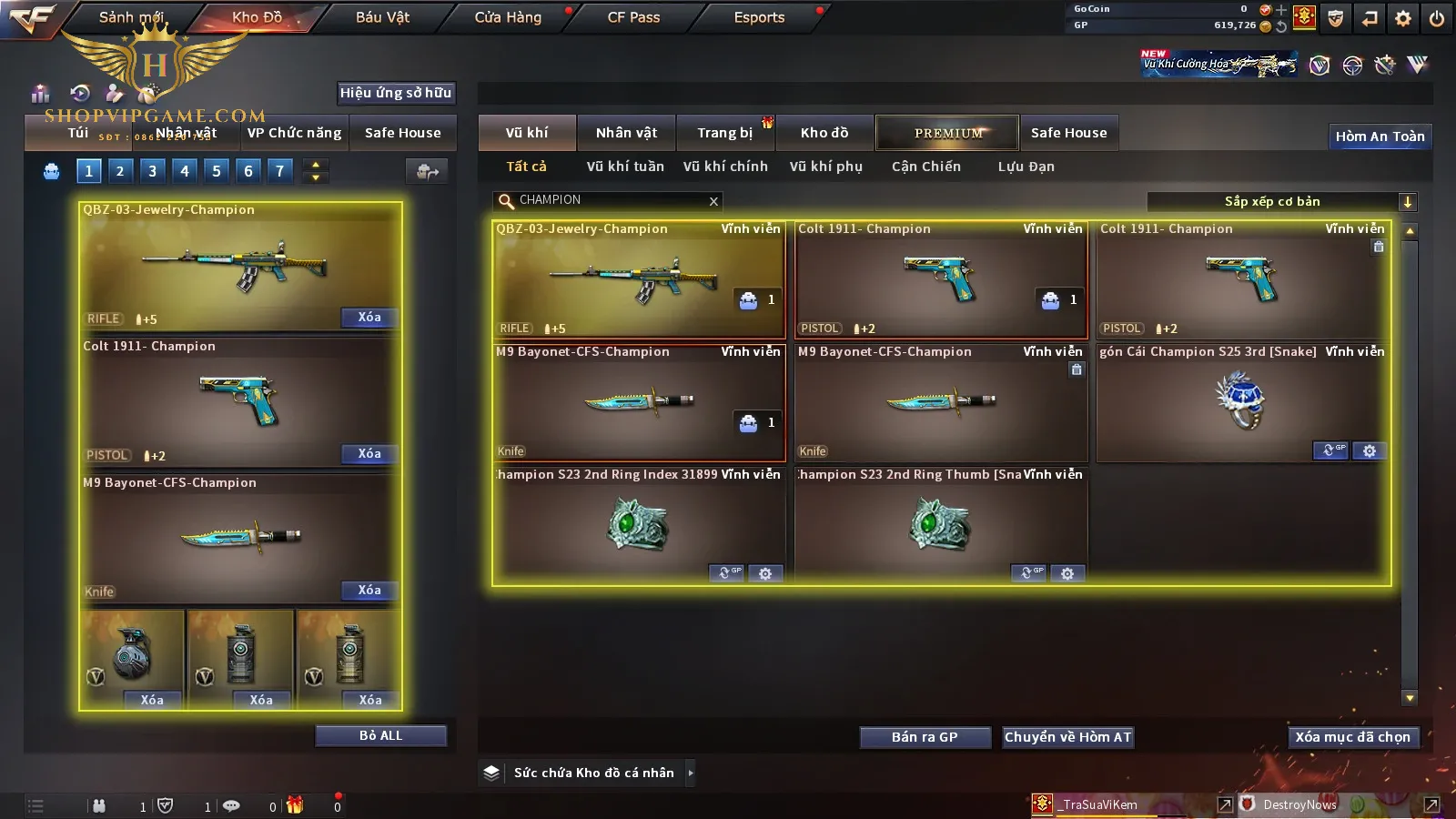Screen dimensions: 1456x819
Task: Click the Bỏ ALL button
Action: (380, 735)
